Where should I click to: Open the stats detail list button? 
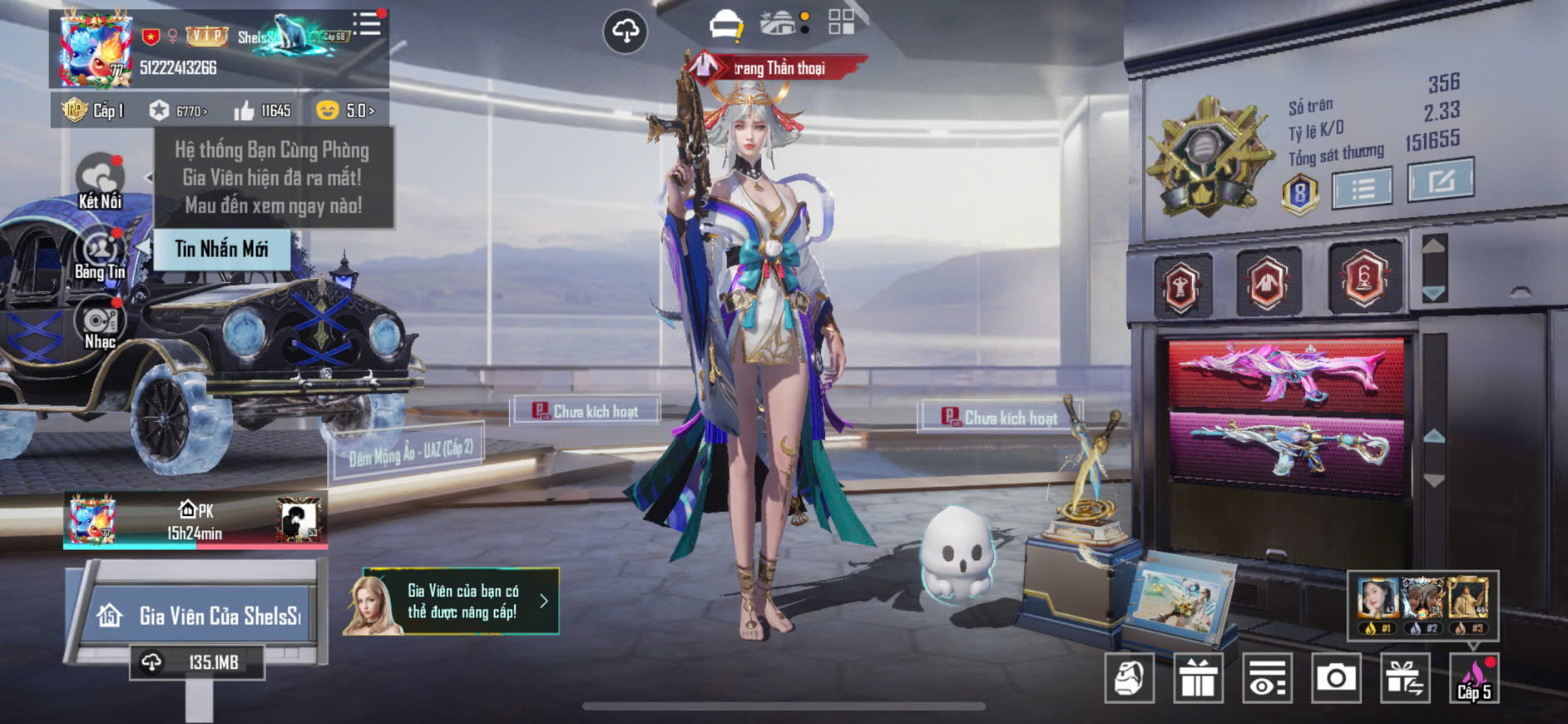pos(1362,189)
